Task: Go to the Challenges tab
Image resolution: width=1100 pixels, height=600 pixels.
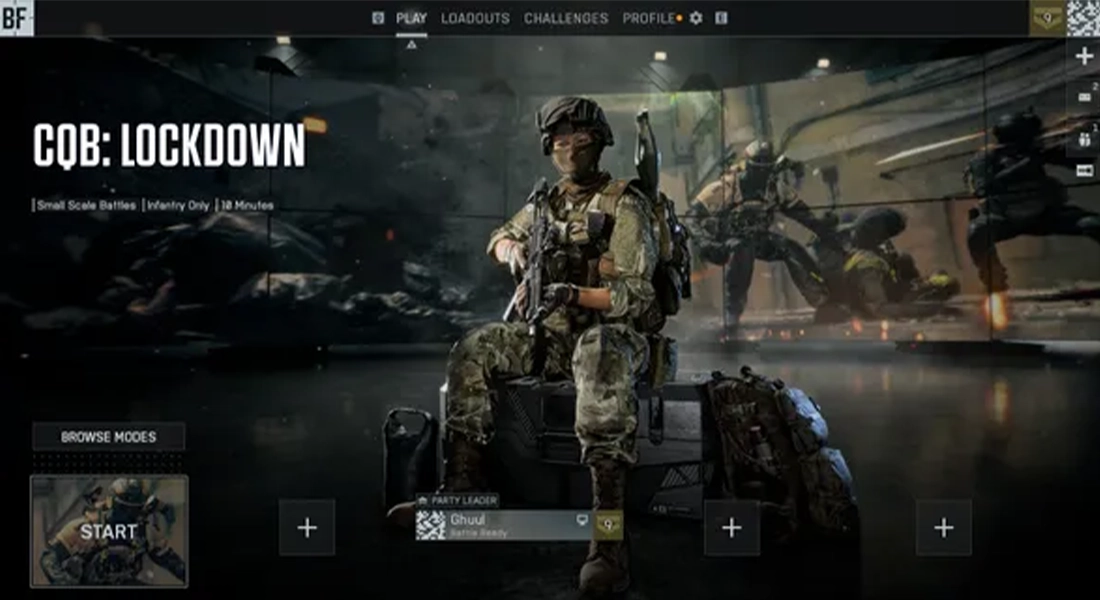Action: [566, 18]
